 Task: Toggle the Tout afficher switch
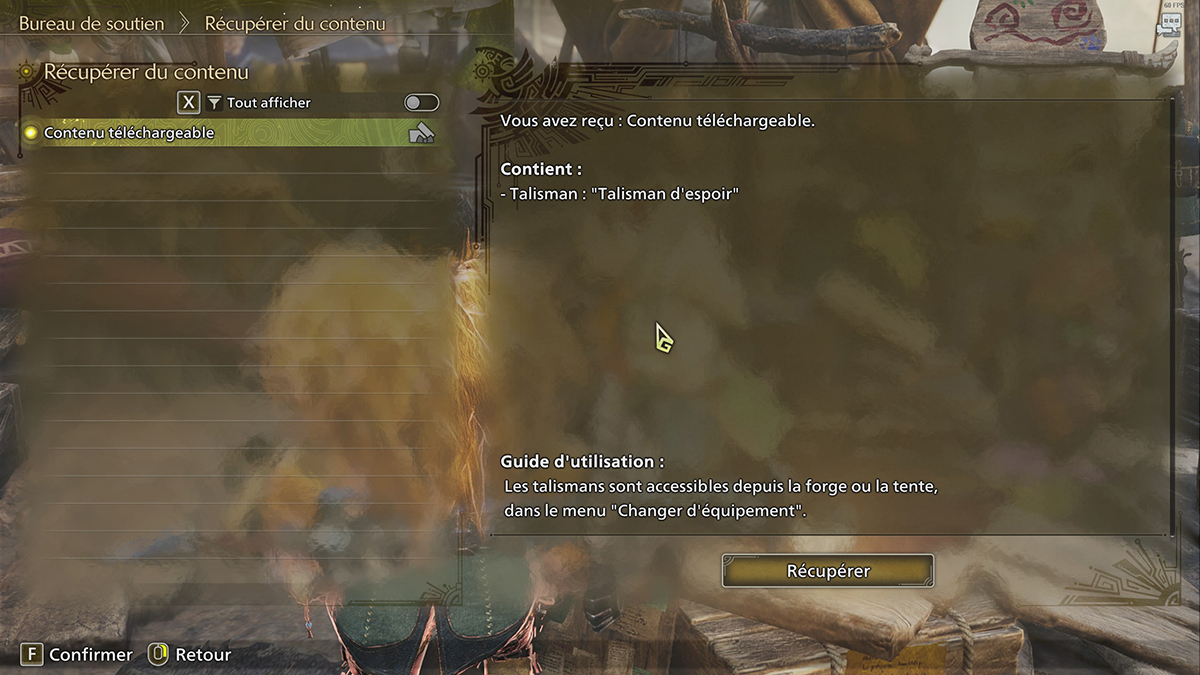tap(421, 103)
